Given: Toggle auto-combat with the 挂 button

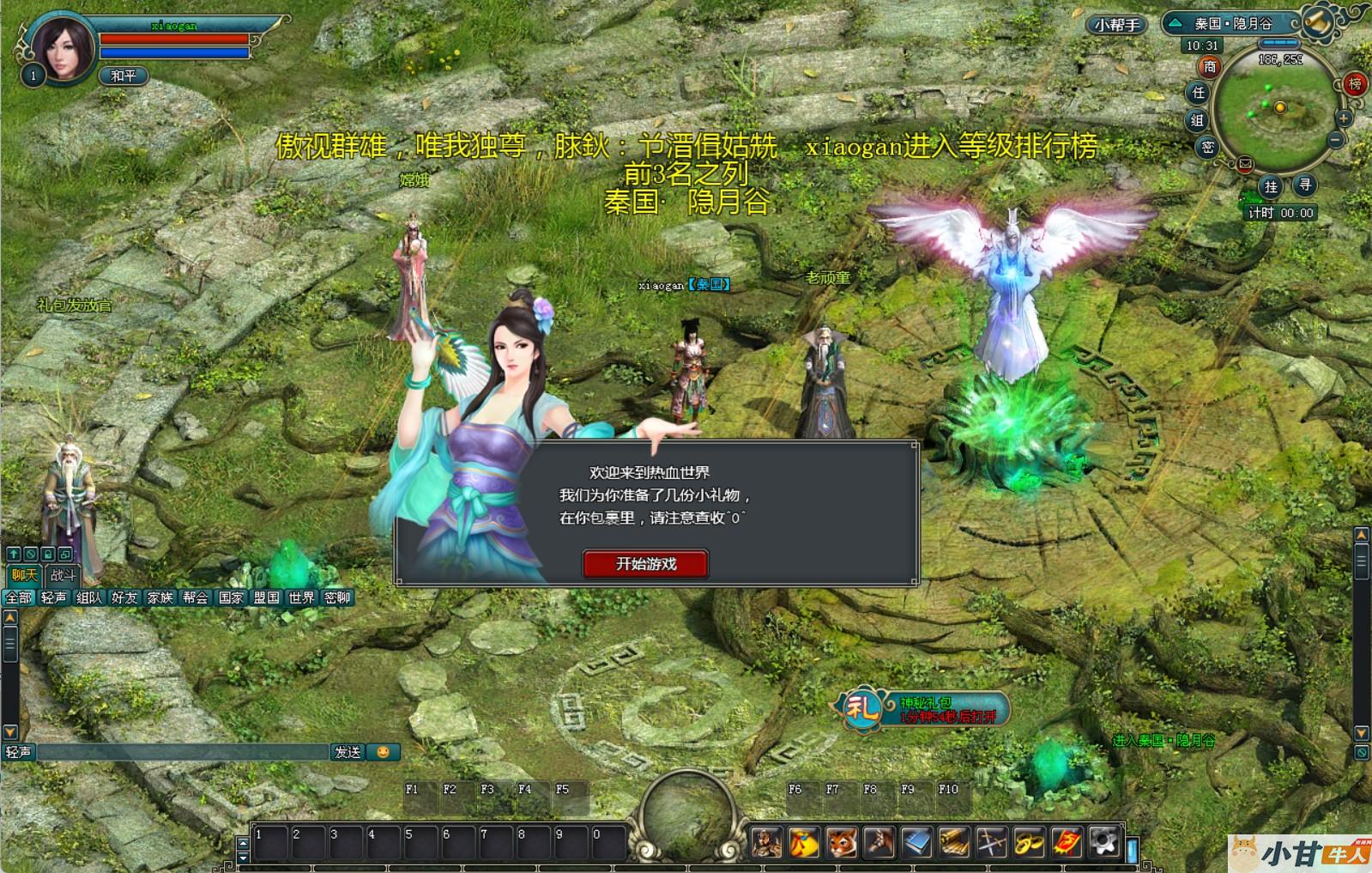Looking at the screenshot, I should point(1271,185).
